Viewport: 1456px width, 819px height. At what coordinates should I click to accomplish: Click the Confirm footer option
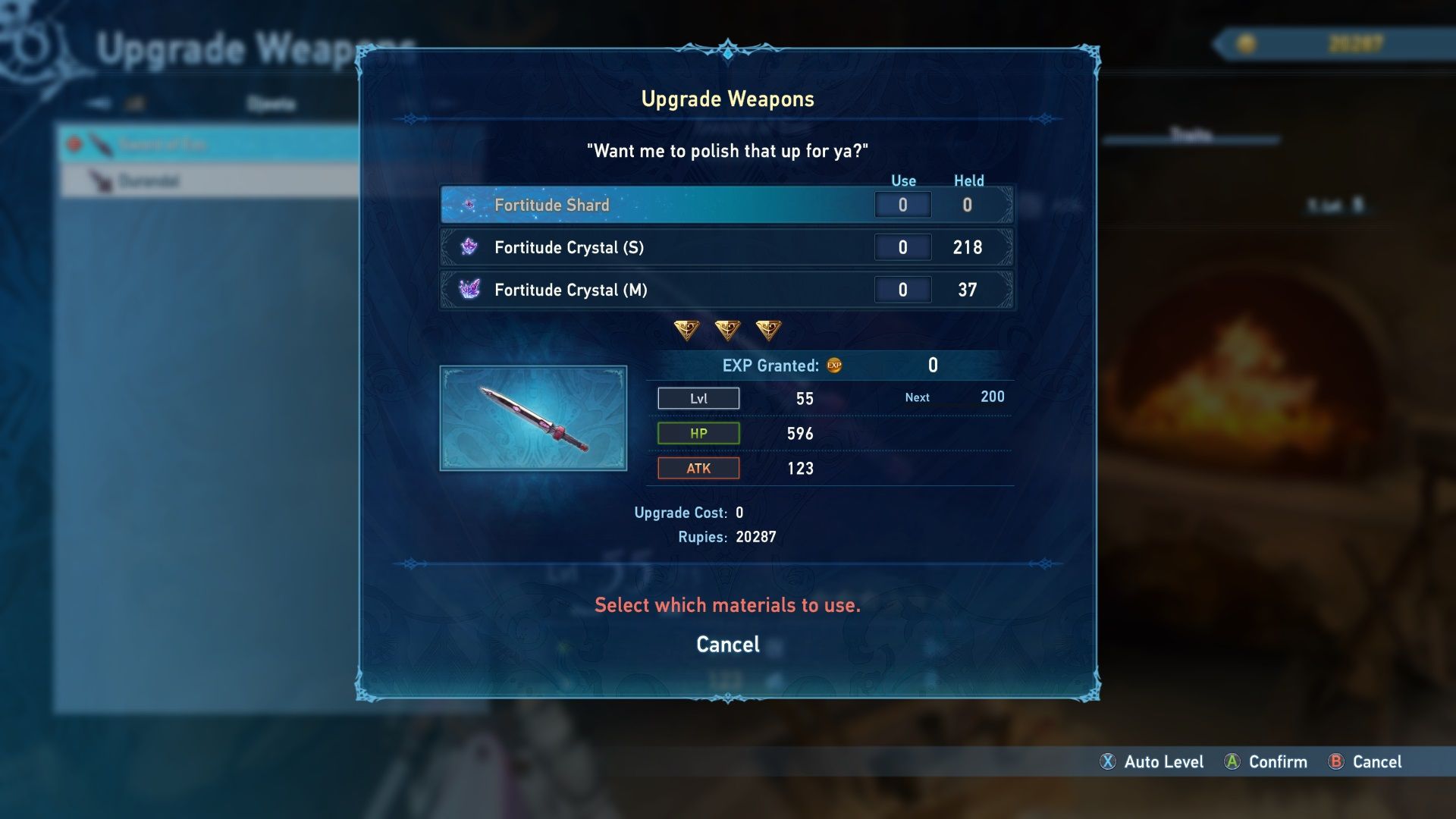[1266, 761]
